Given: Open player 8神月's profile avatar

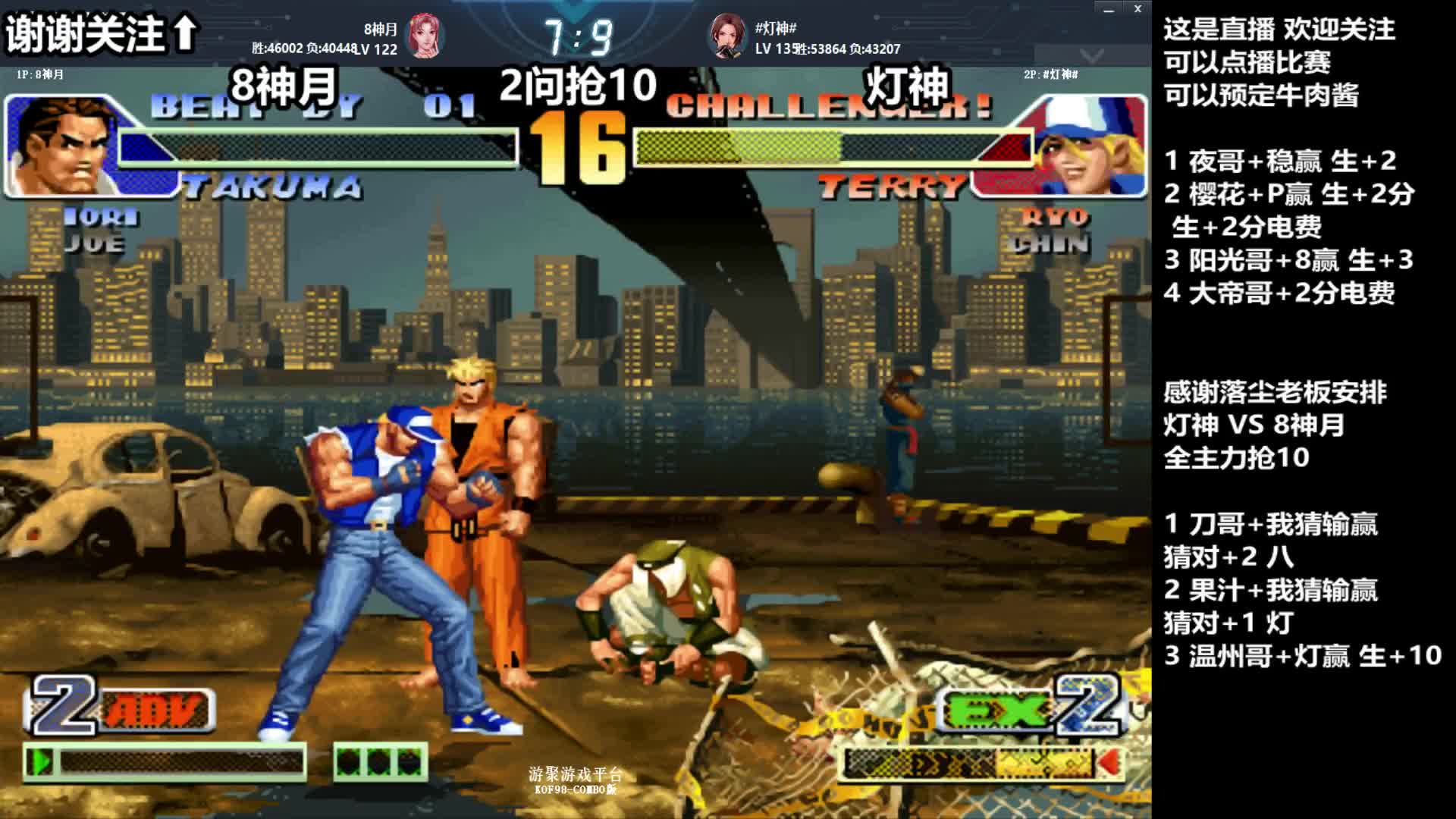Looking at the screenshot, I should [x=425, y=36].
